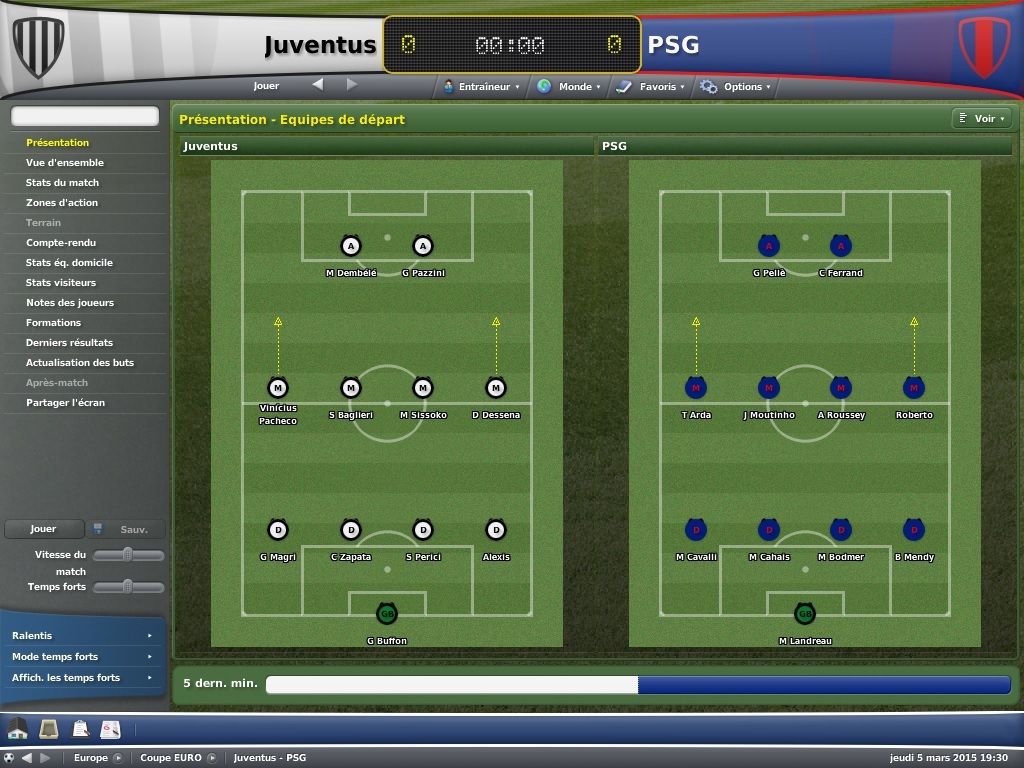This screenshot has height=768, width=1024.
Task: Click the Vitesse du match slider
Action: click(128, 555)
